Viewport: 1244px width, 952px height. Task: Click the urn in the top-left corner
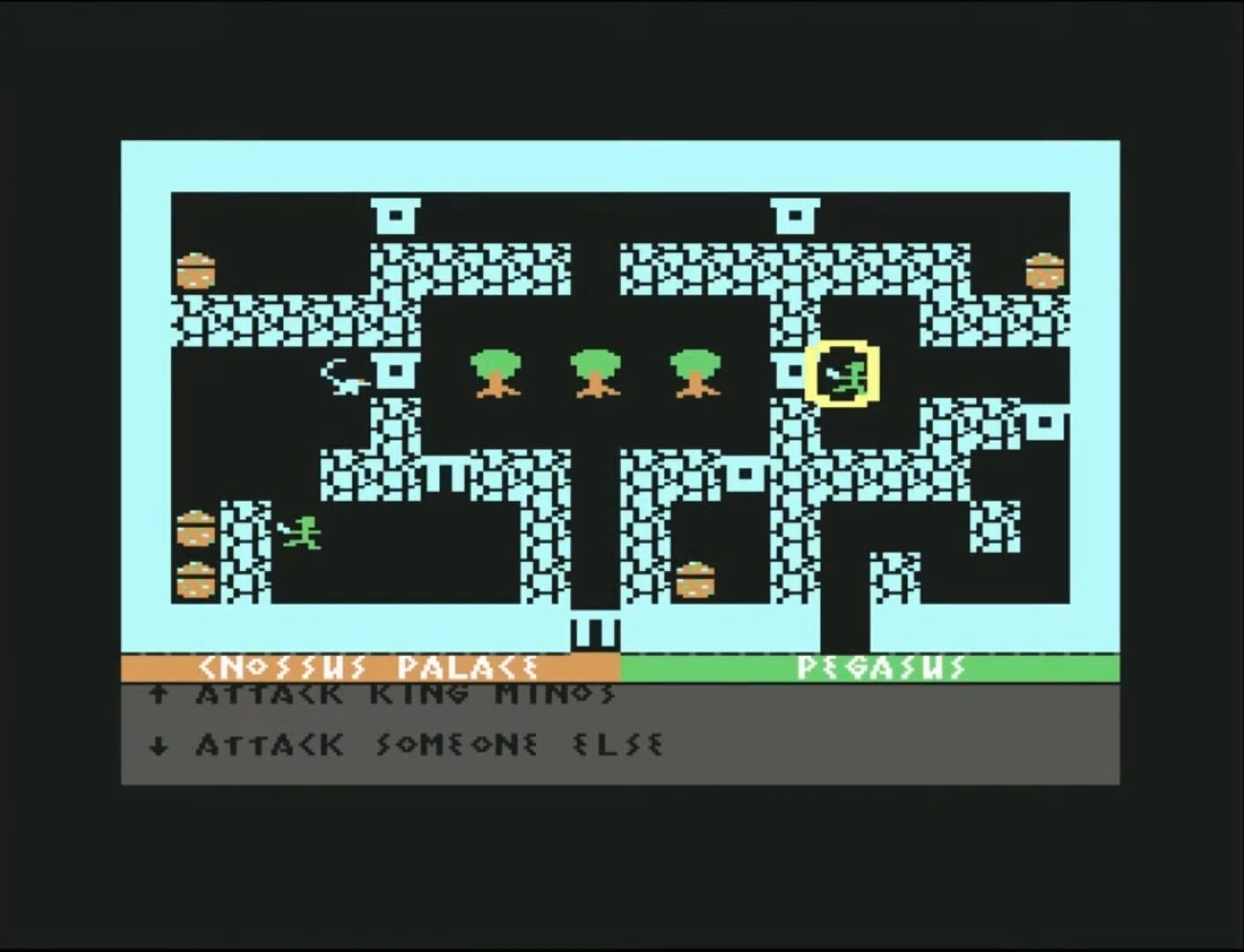(196, 271)
